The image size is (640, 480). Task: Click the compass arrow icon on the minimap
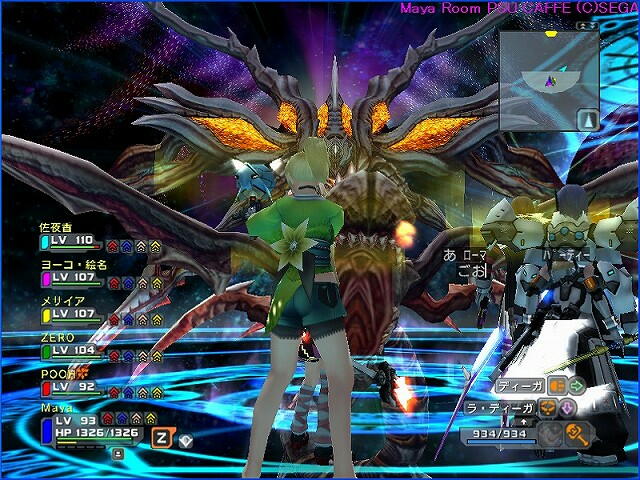(x=587, y=120)
